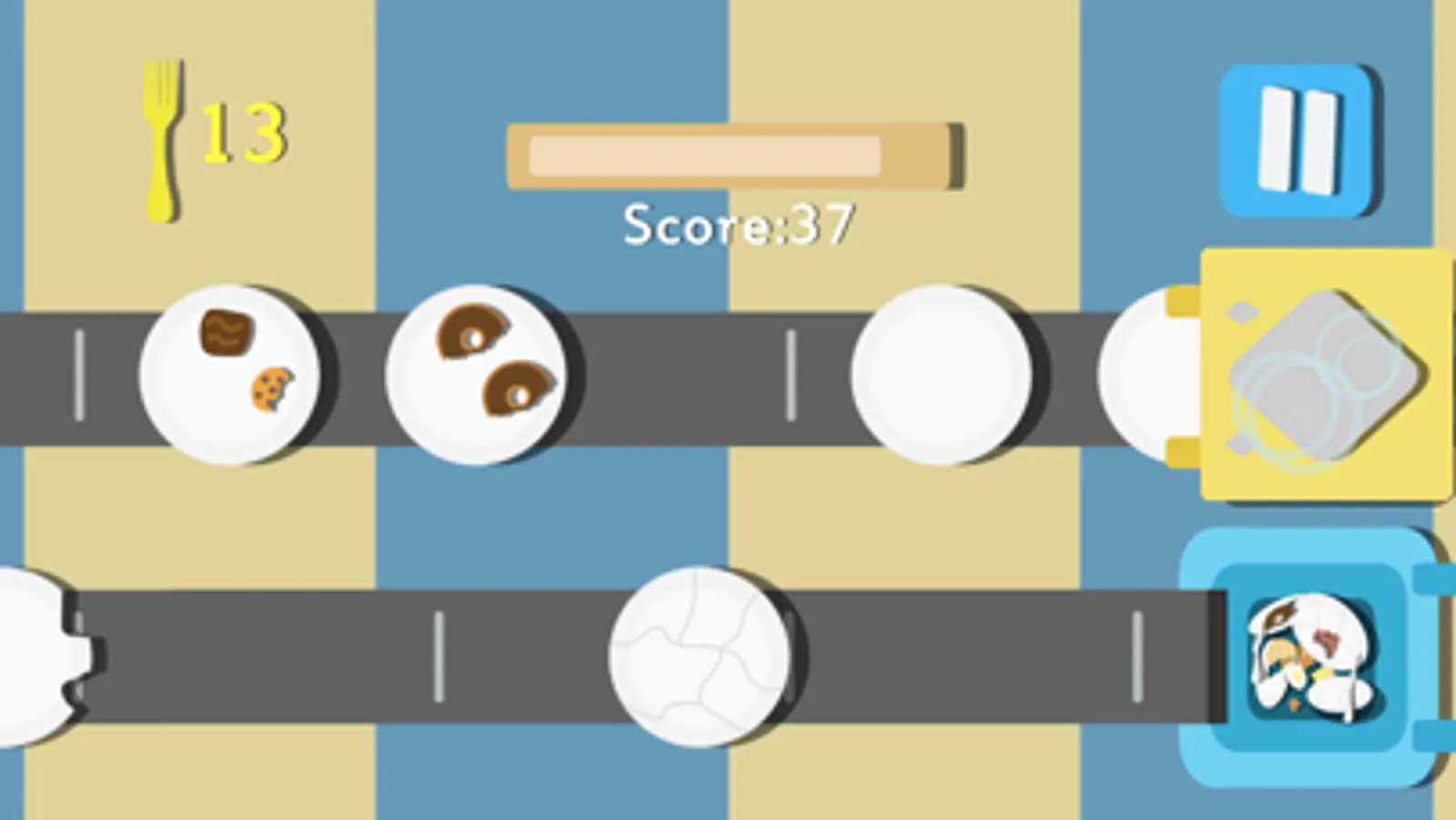Select the plate with two donuts
The image size is (1456, 820).
pyautogui.click(x=481, y=374)
